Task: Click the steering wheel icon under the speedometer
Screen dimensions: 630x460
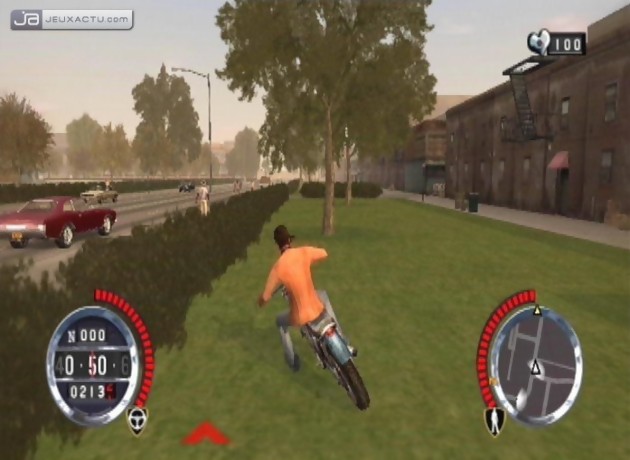Action: (137, 420)
